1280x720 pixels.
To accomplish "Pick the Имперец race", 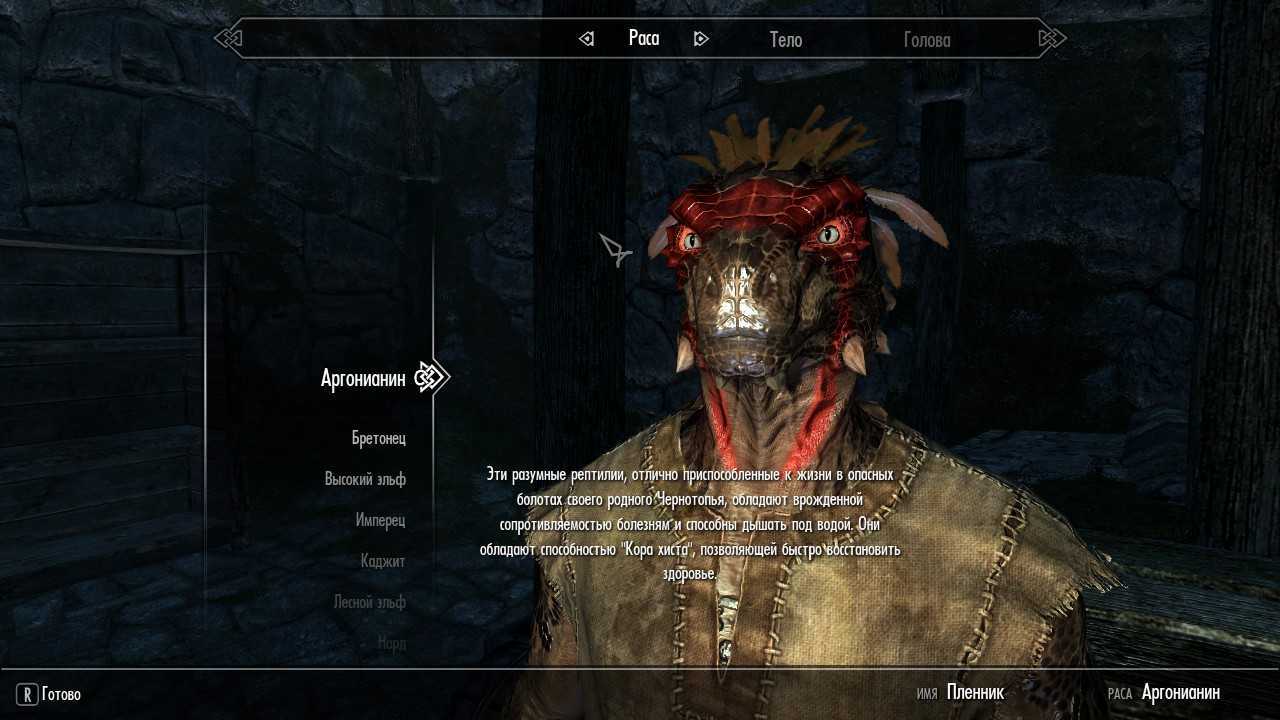I will pyautogui.click(x=380, y=520).
